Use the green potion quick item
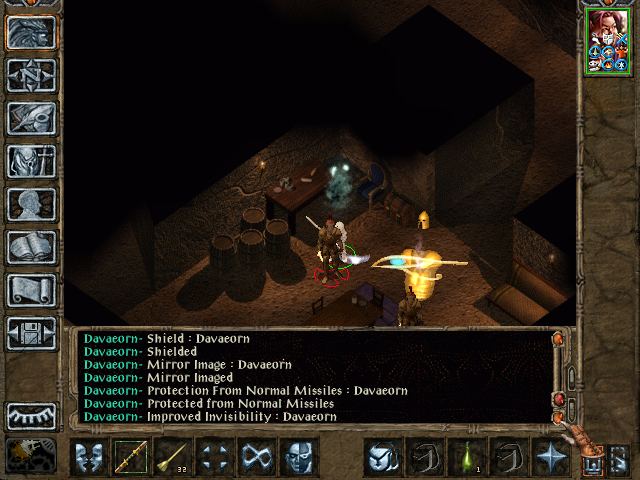Viewport: 640px width, 480px height. [467, 457]
